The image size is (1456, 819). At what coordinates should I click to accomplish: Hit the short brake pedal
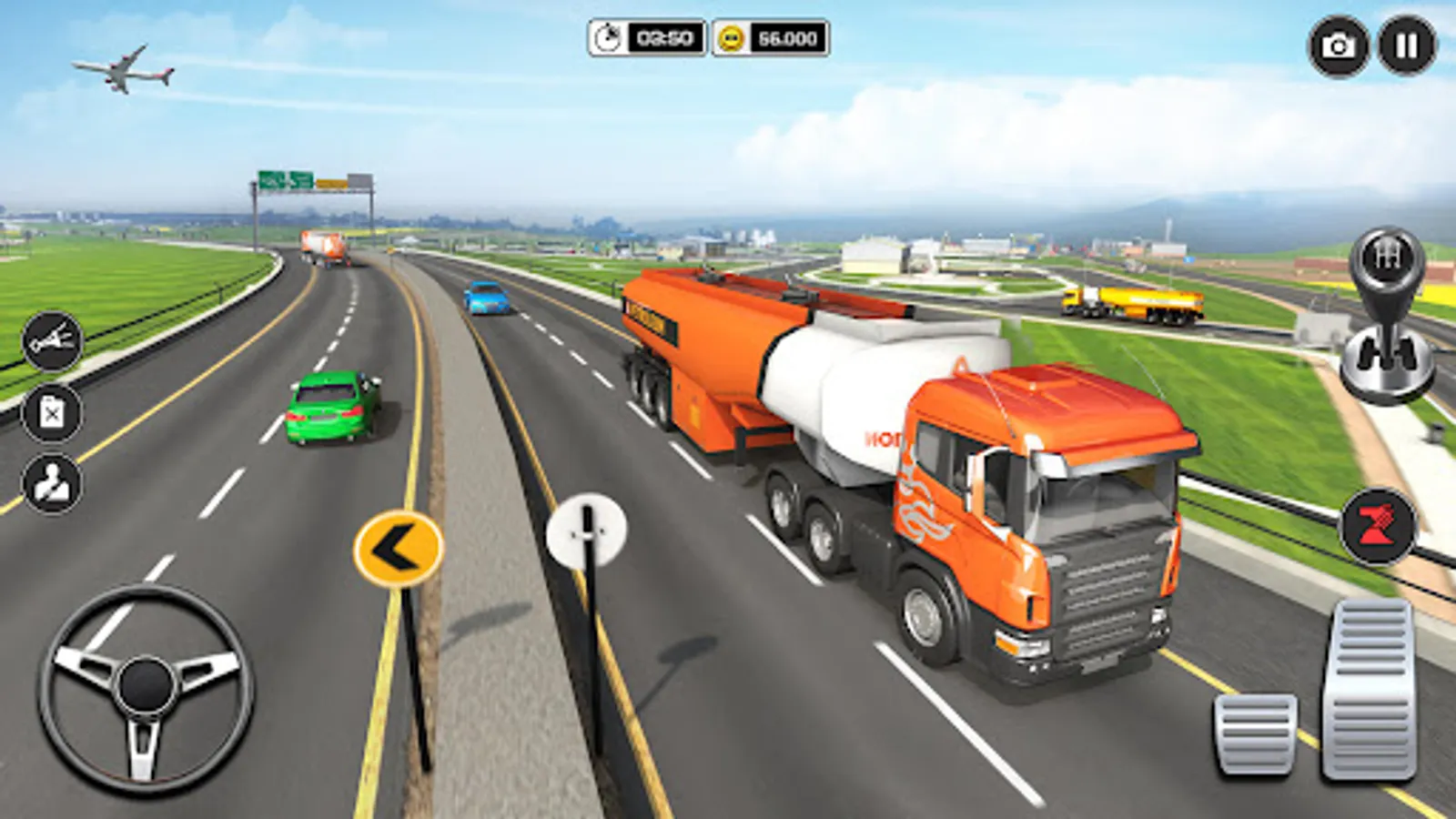coord(1256,734)
